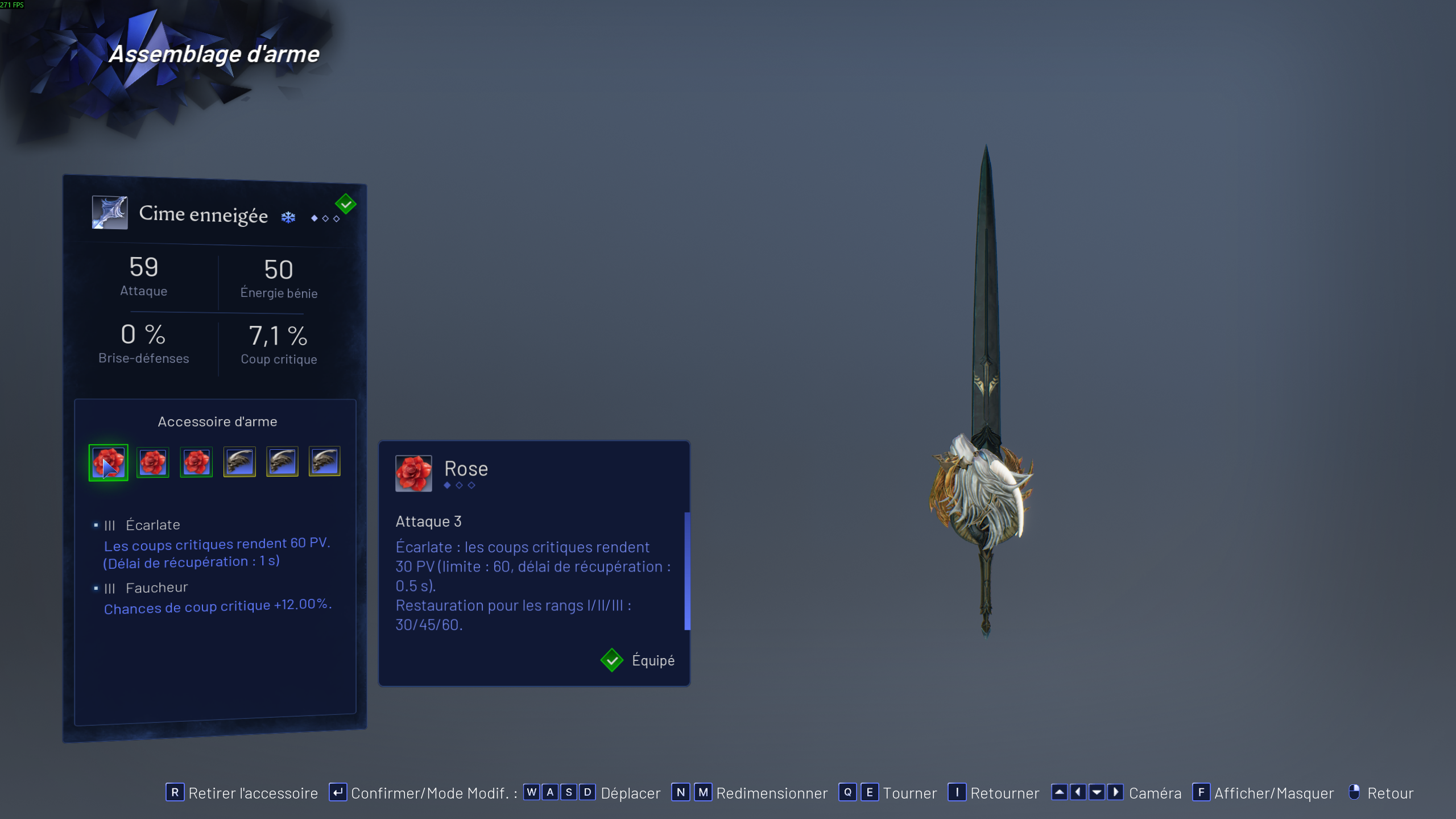Select the last skull accessory slot

click(324, 462)
